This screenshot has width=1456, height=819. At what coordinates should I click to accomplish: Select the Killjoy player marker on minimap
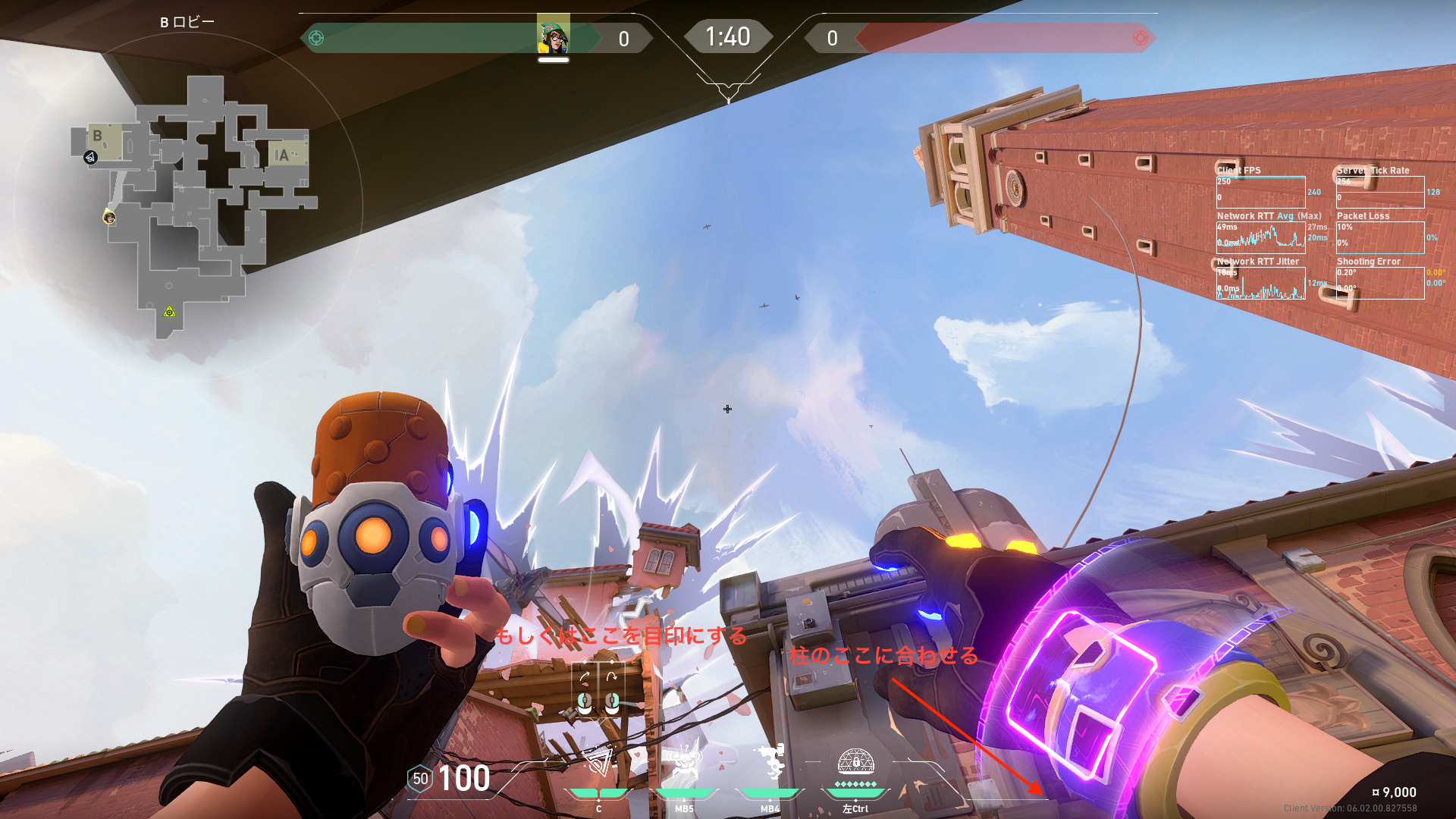pos(109,218)
